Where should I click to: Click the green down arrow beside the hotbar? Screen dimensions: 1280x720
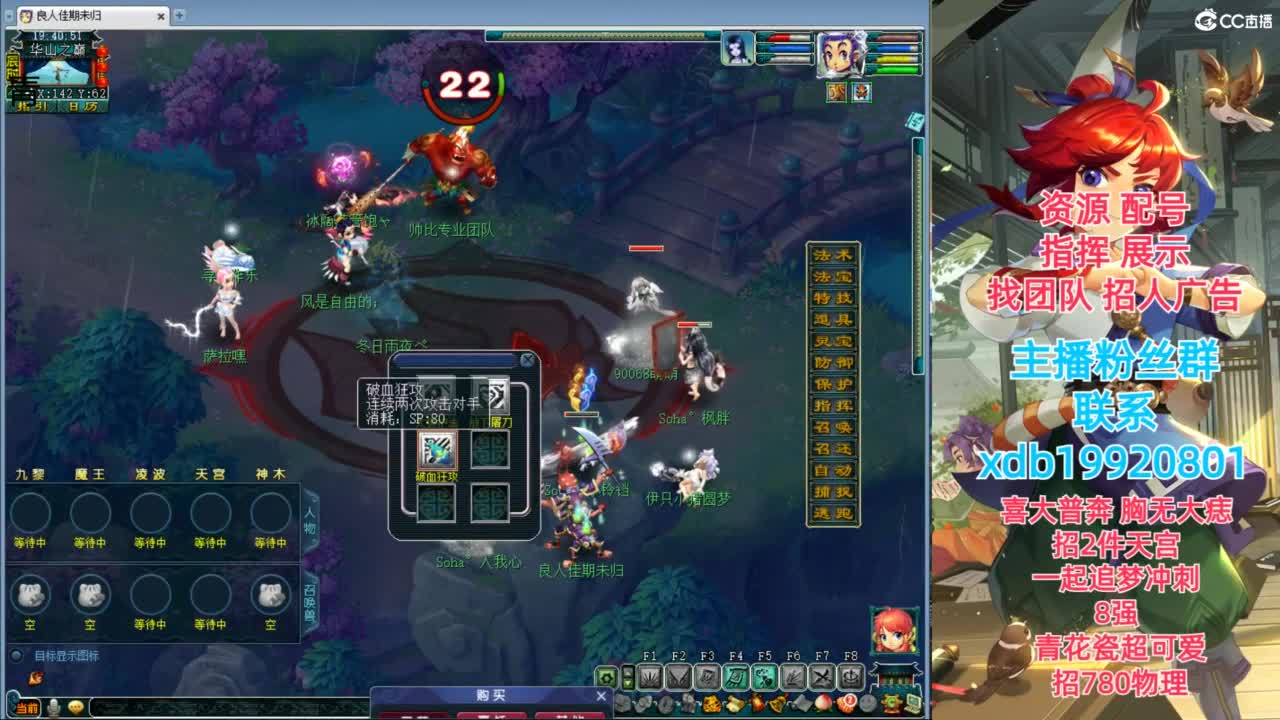point(629,684)
